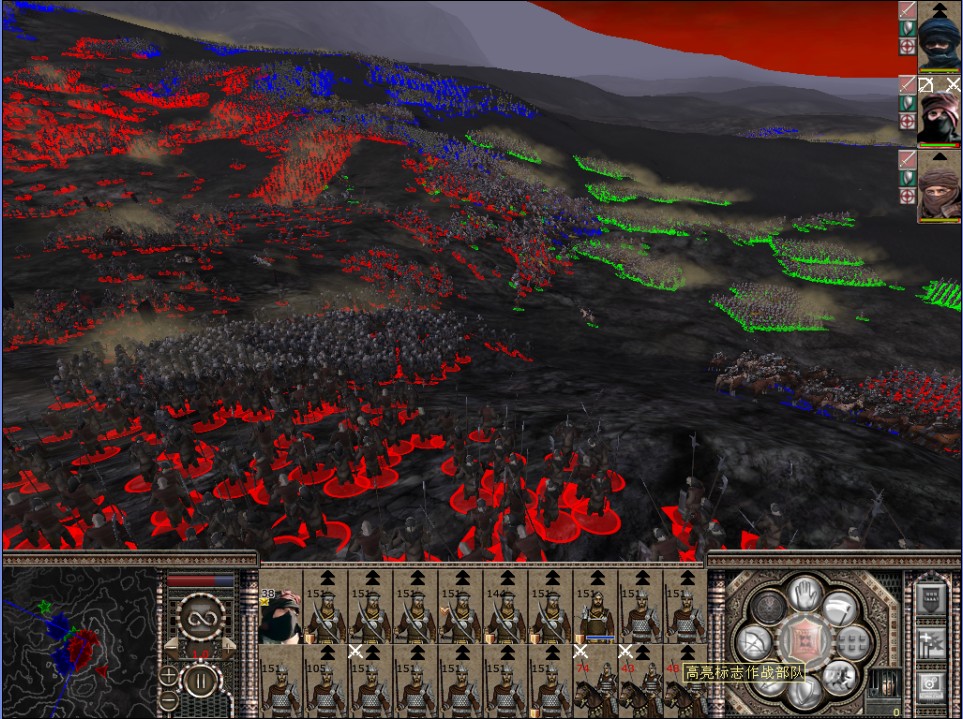The height and width of the screenshot is (719, 963).
Task: Select the general's unit card showing 38
Action: point(281,614)
